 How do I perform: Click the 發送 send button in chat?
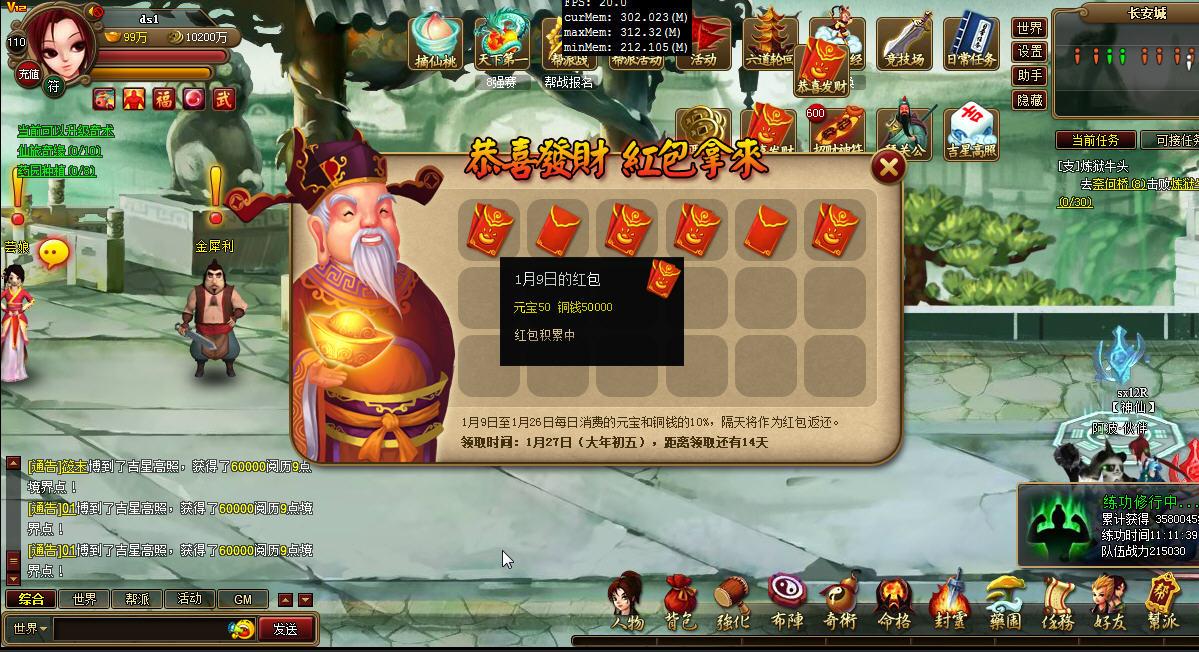286,629
